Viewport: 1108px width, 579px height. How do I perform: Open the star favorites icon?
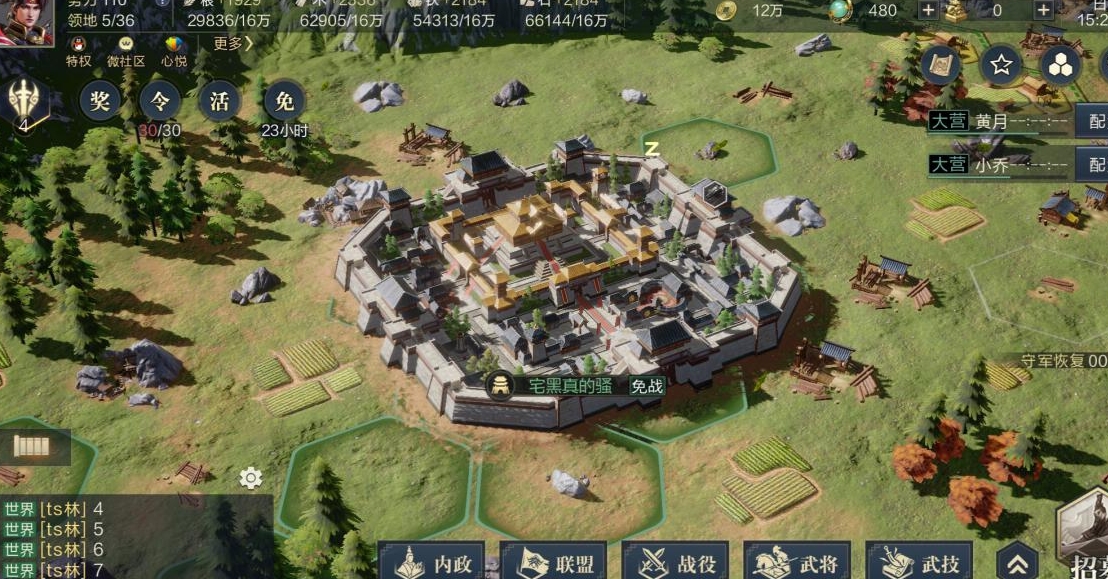tap(1000, 66)
